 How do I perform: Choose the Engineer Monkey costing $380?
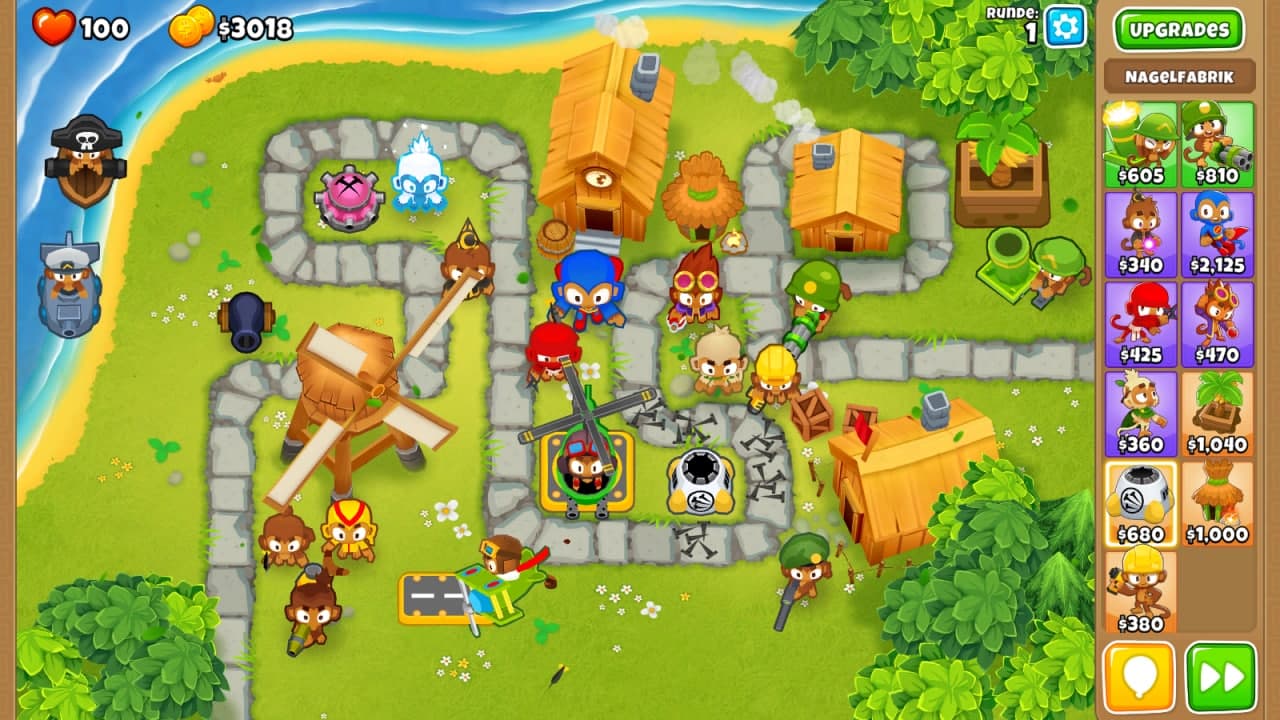(1140, 592)
